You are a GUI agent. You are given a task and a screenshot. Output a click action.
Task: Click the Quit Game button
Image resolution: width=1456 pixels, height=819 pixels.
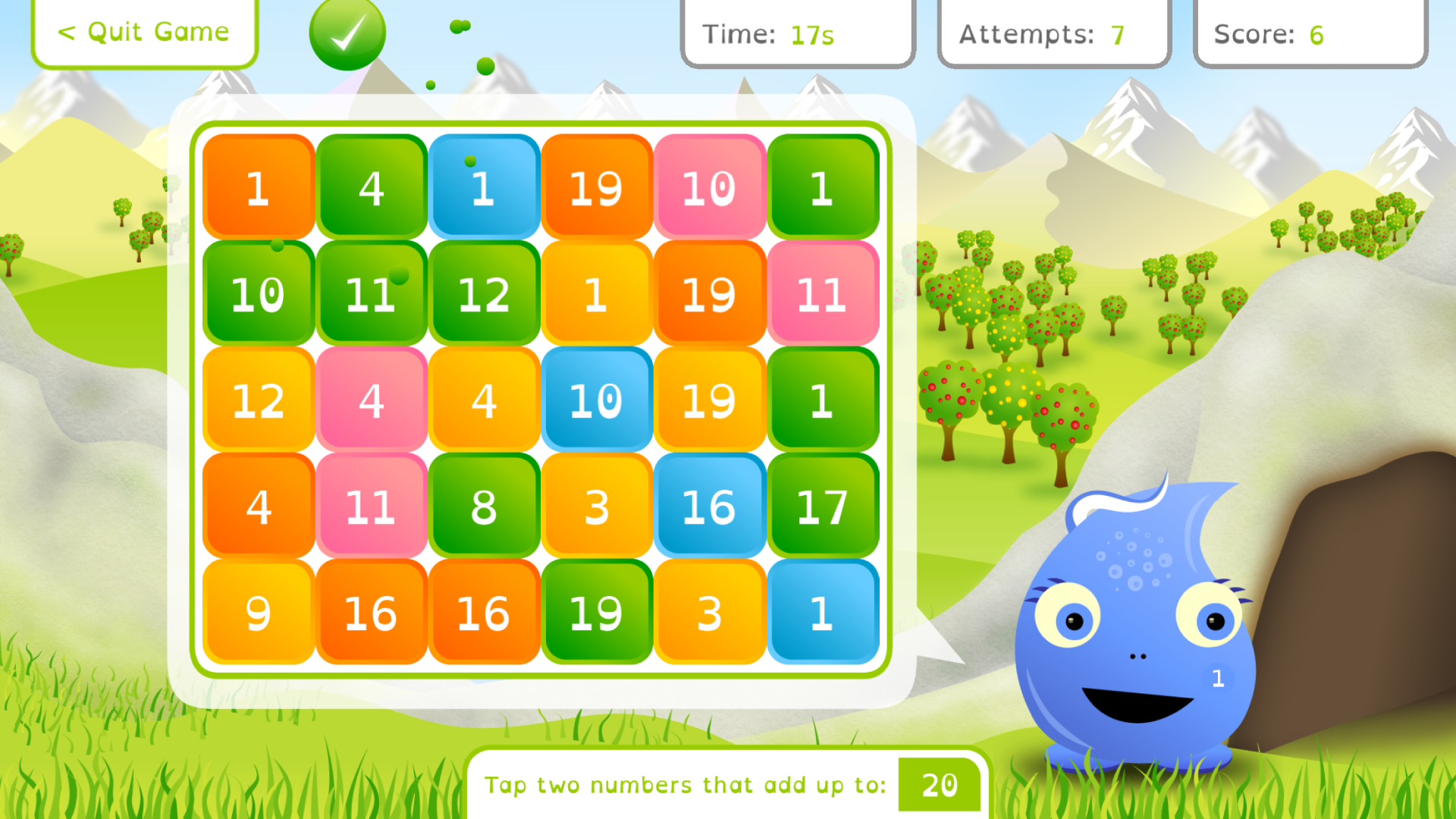pos(144,32)
